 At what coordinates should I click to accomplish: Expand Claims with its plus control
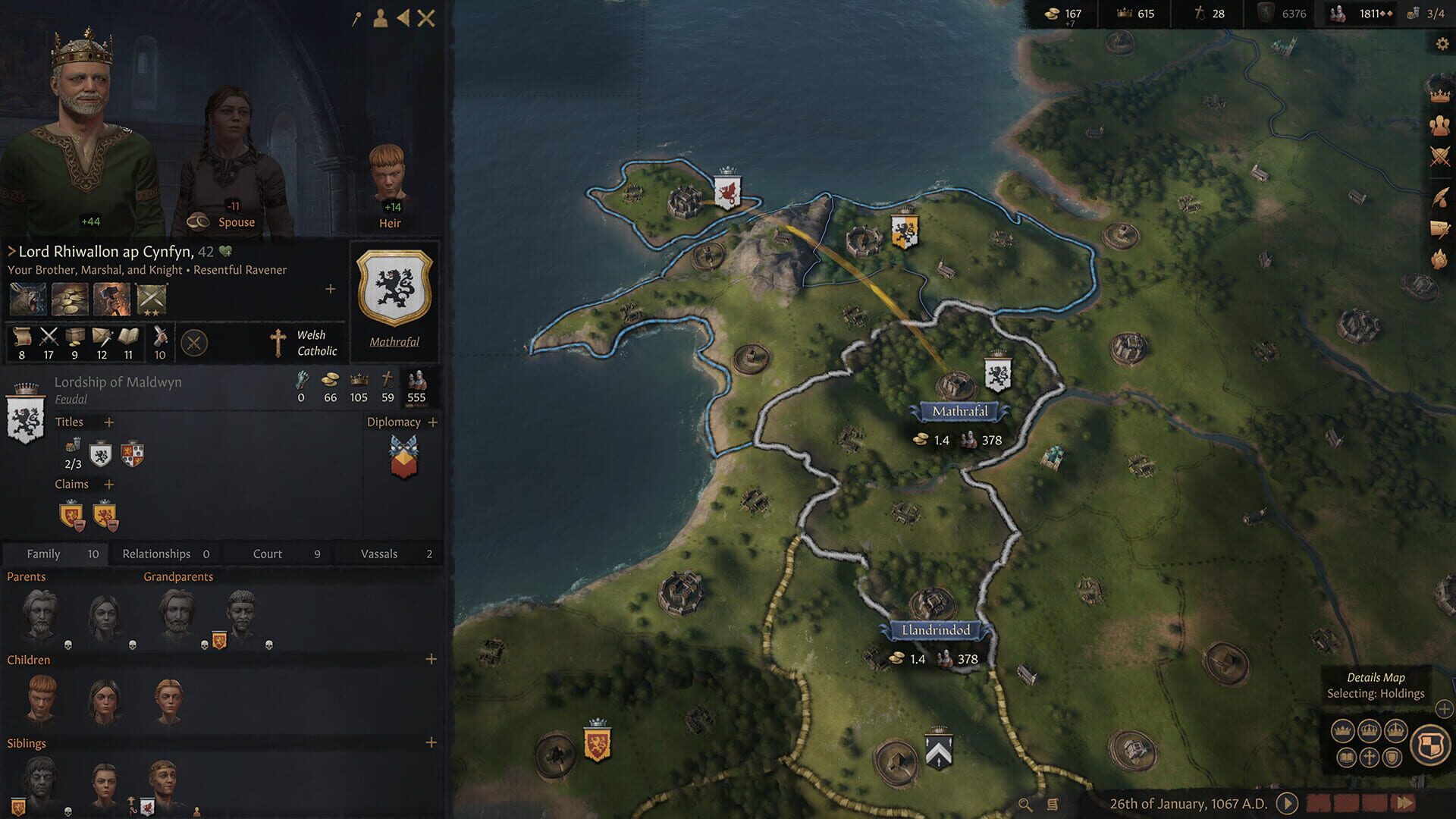coord(108,484)
